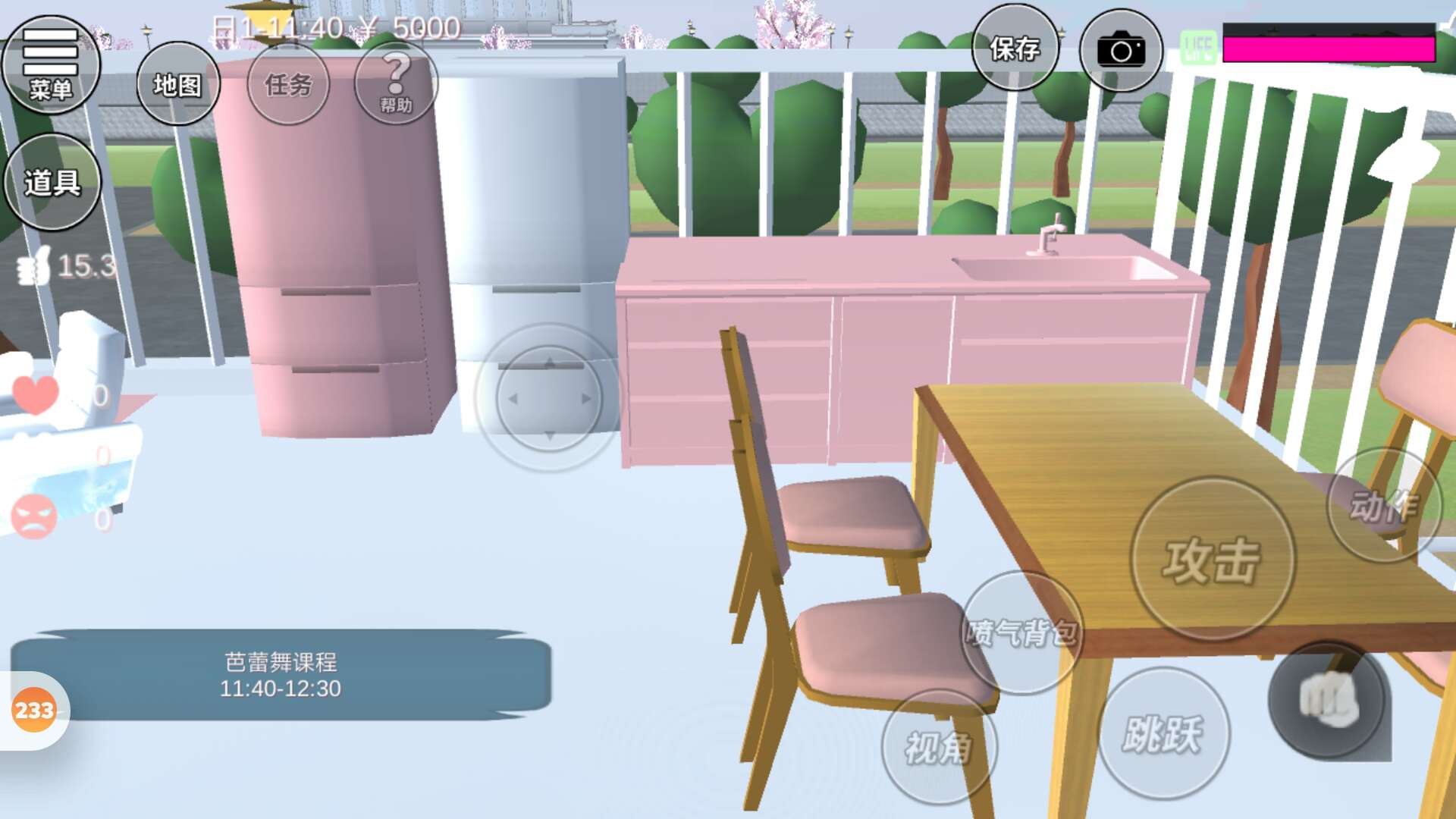Click the thumbs-up like icon
This screenshot has width=1456, height=819.
pyautogui.click(x=35, y=266)
